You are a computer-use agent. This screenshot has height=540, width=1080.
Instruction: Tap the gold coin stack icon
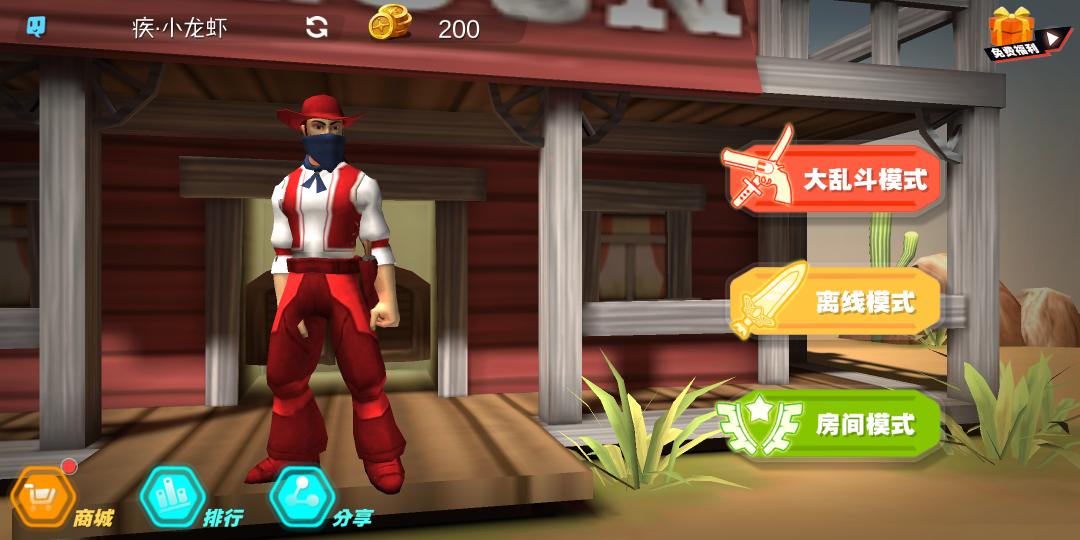(388, 25)
